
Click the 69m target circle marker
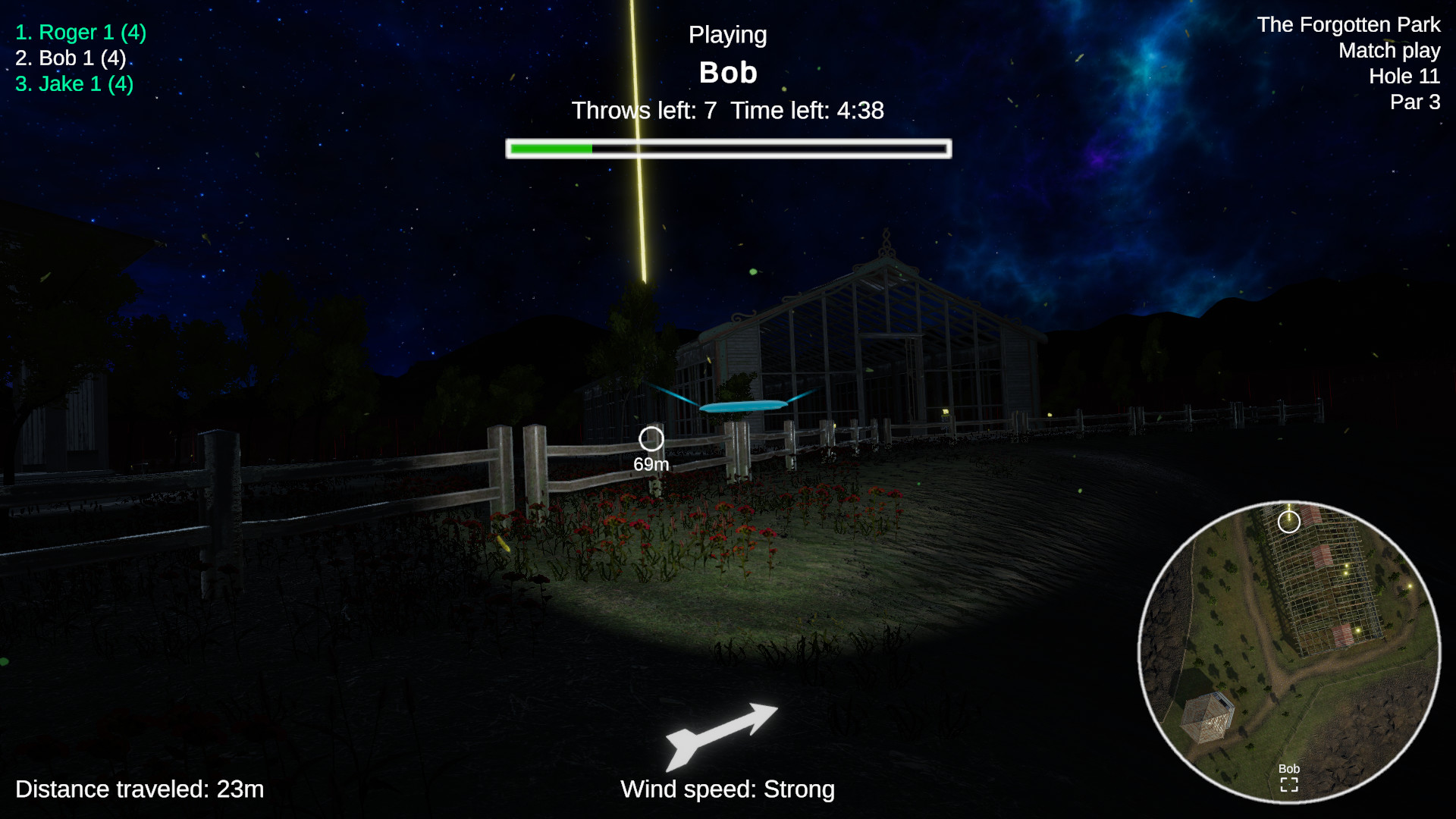point(651,437)
